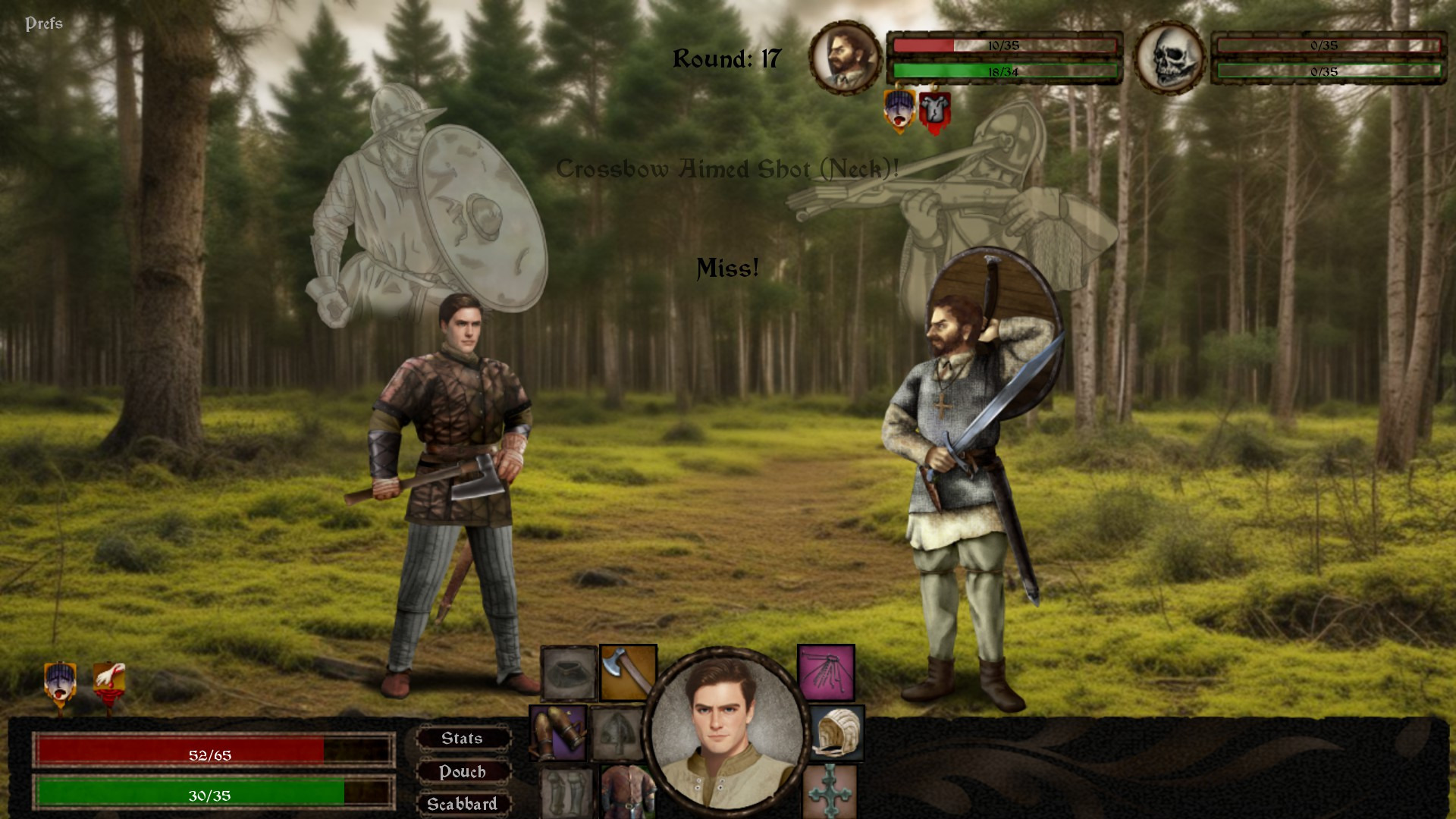This screenshot has height=819, width=1456.
Task: Click the empty helmet slot
Action: 617,733
